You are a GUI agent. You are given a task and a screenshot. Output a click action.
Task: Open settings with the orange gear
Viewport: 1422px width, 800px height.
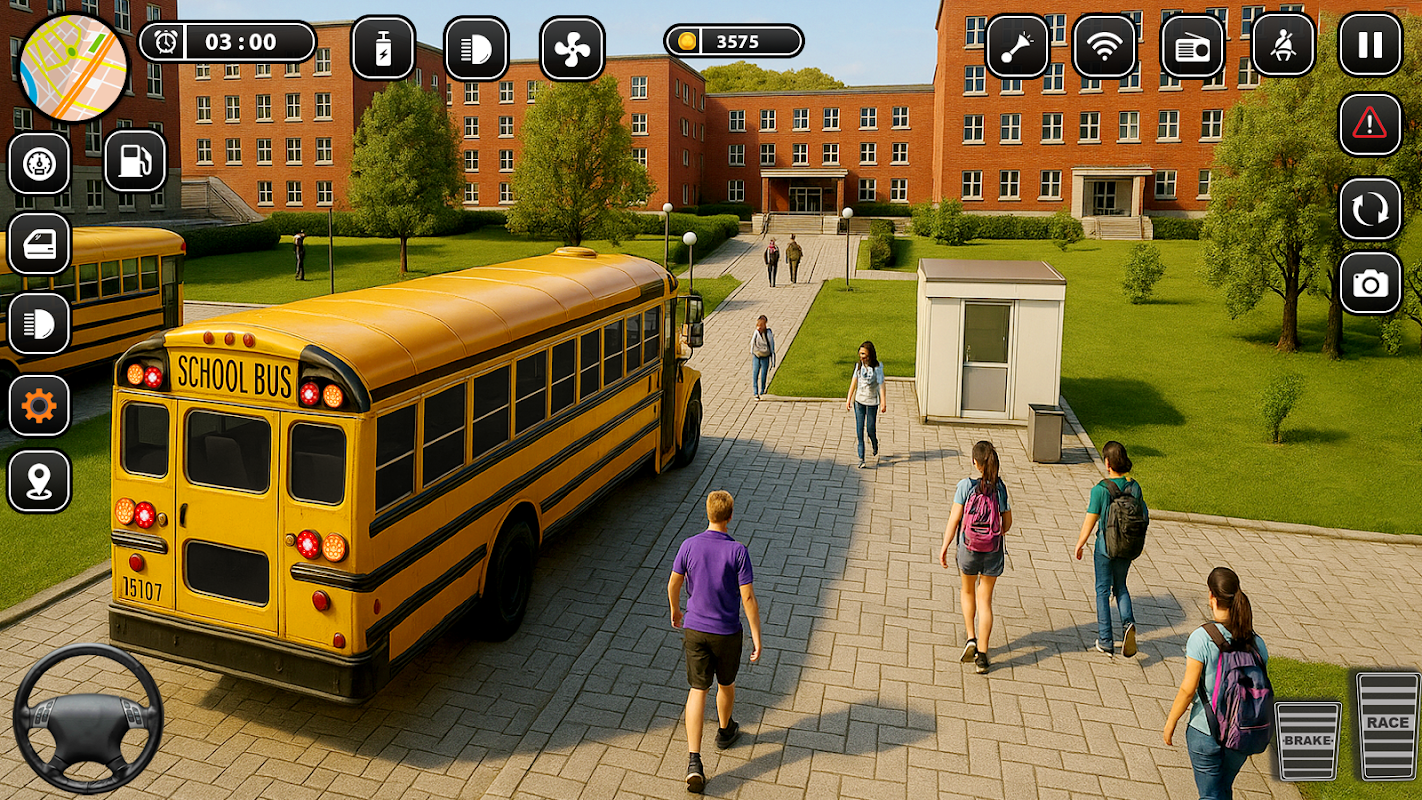39,406
